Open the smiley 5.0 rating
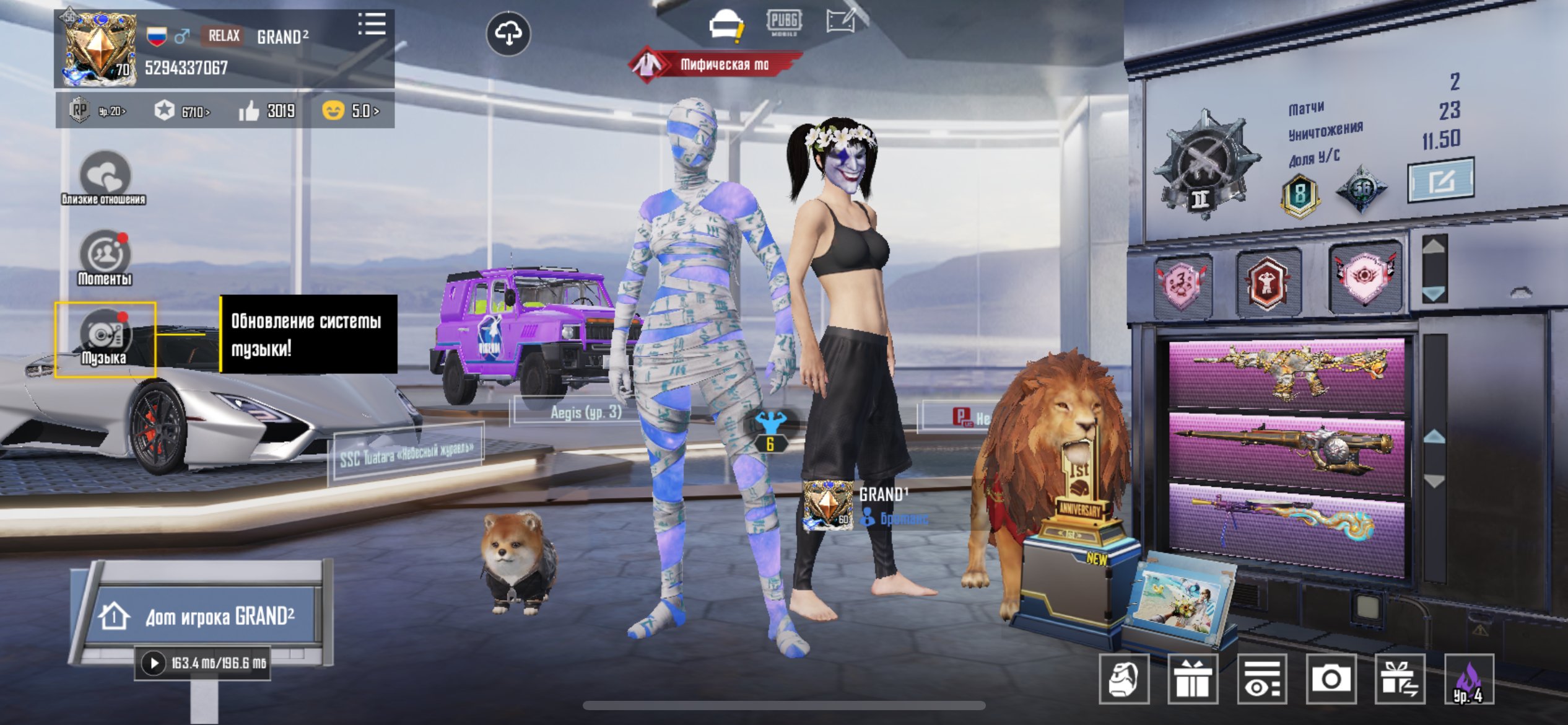Image resolution: width=1568 pixels, height=725 pixels. tap(351, 111)
